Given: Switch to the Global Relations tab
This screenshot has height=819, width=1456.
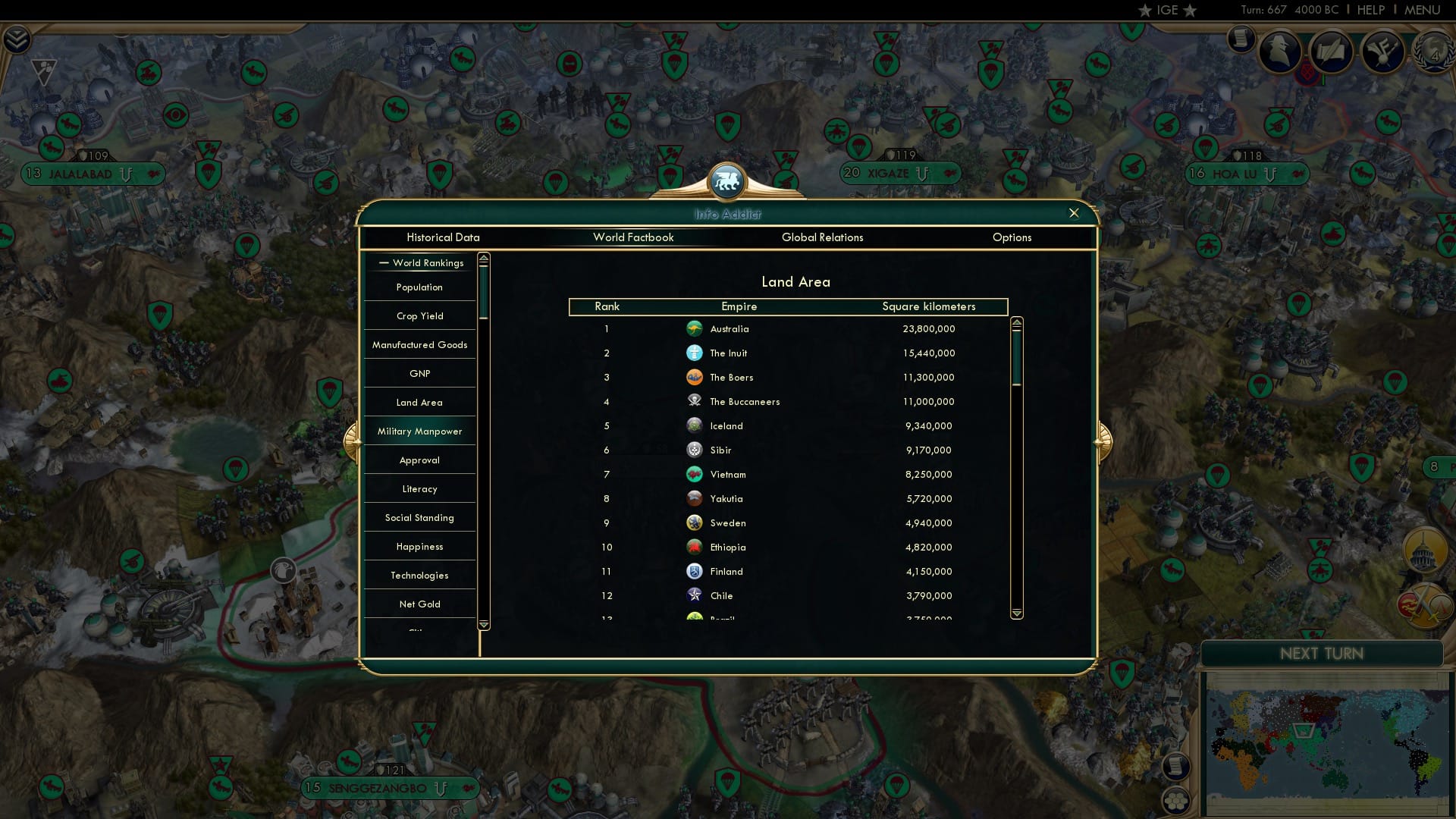Looking at the screenshot, I should [x=823, y=237].
